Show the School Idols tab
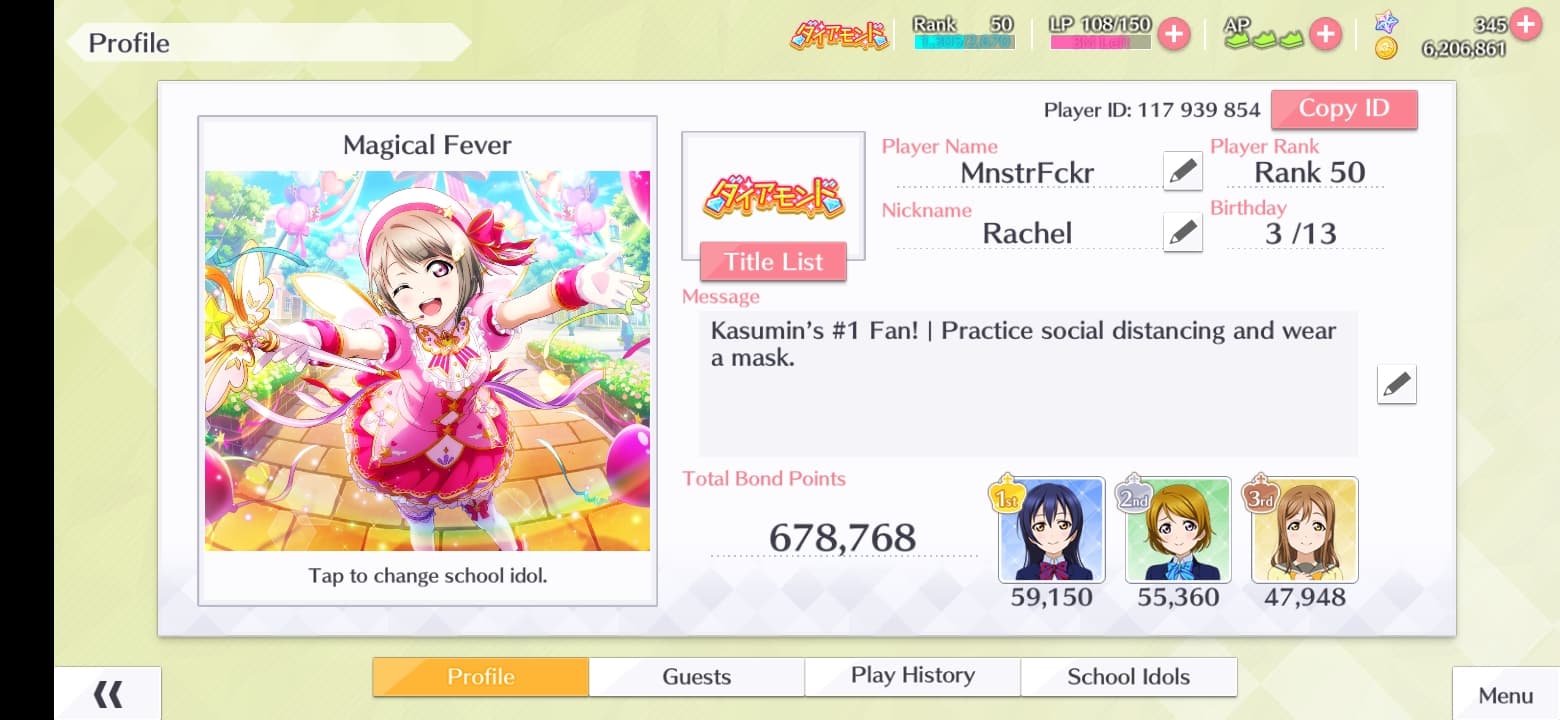 coord(1128,677)
